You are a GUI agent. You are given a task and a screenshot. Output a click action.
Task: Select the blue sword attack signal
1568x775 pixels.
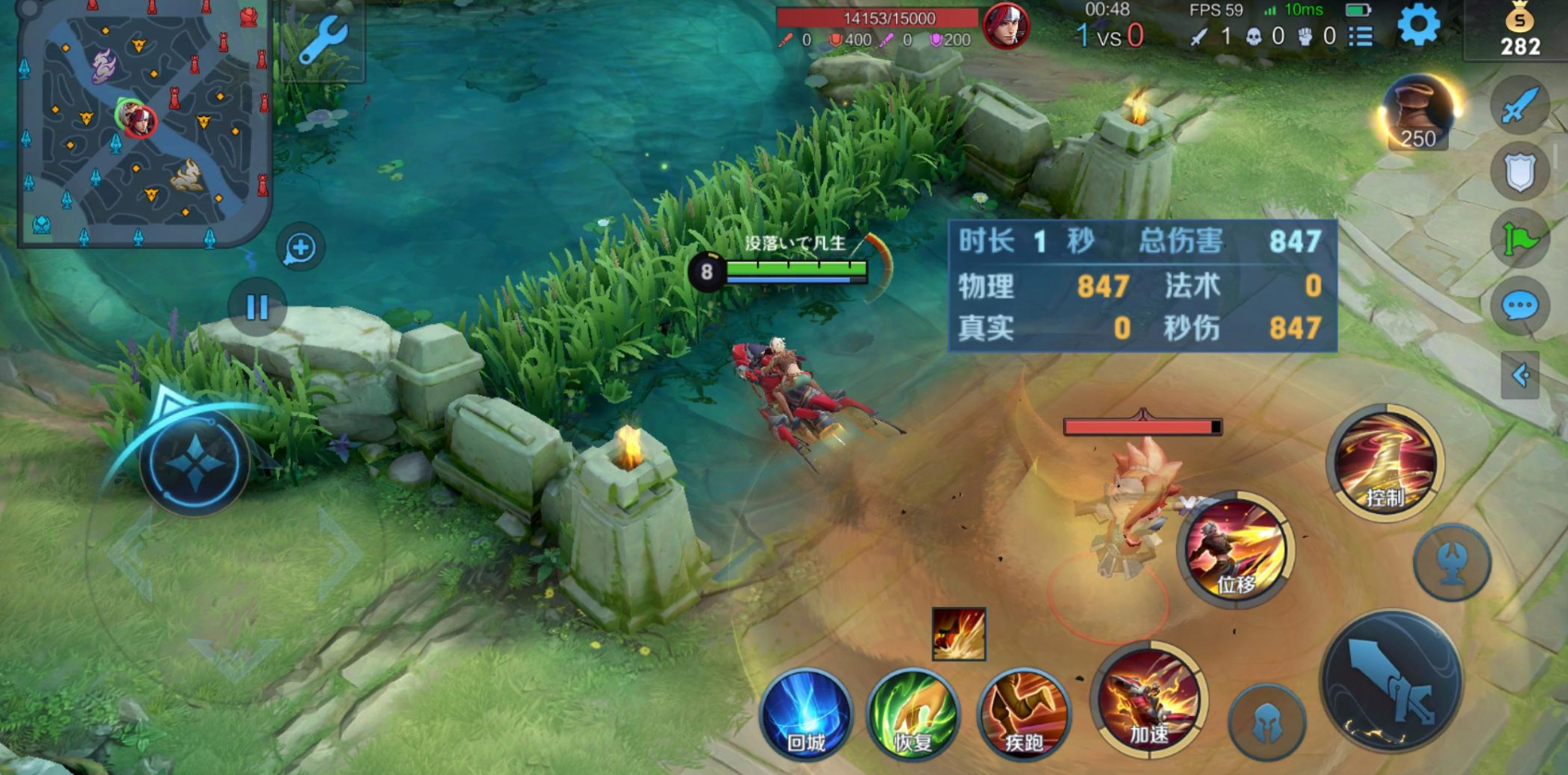tap(1519, 106)
